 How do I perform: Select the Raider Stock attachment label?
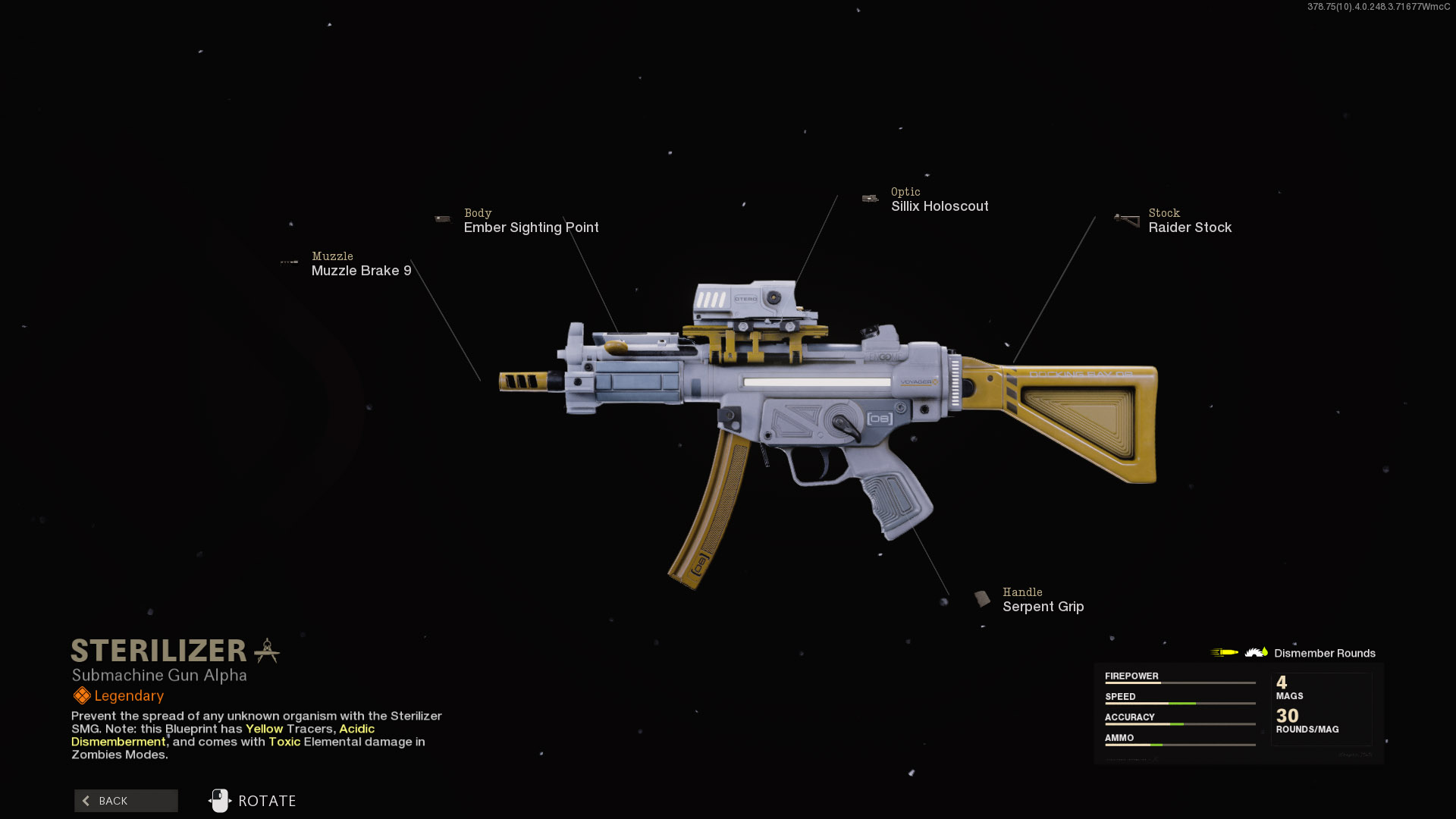click(1189, 227)
